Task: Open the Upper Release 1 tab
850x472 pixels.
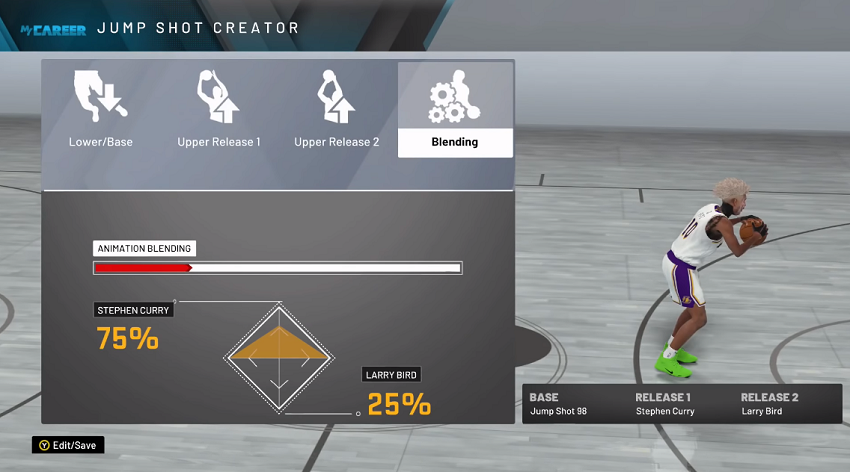Action: (x=219, y=109)
